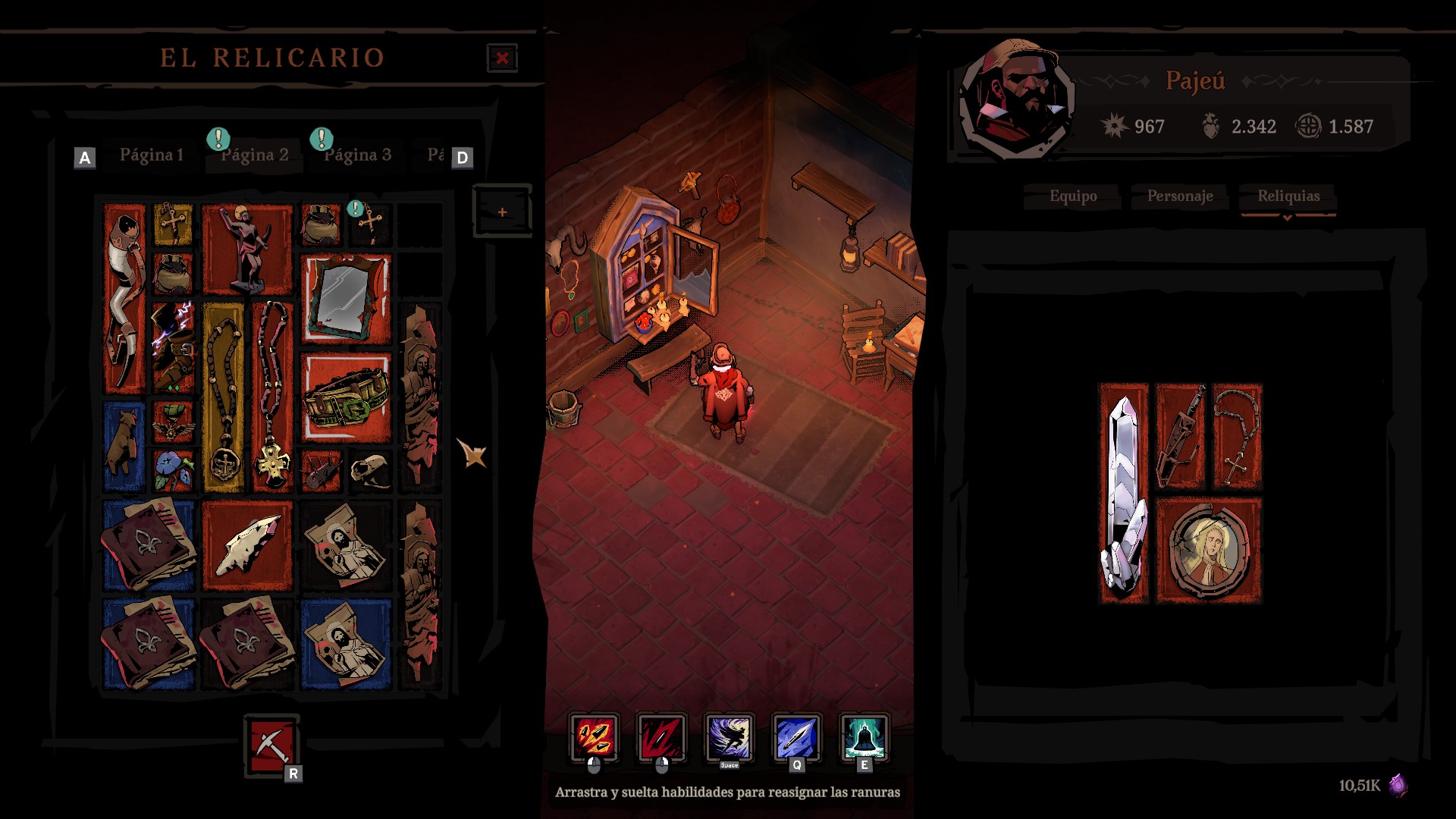Open the Personaje tab
1456x819 pixels.
(1180, 196)
